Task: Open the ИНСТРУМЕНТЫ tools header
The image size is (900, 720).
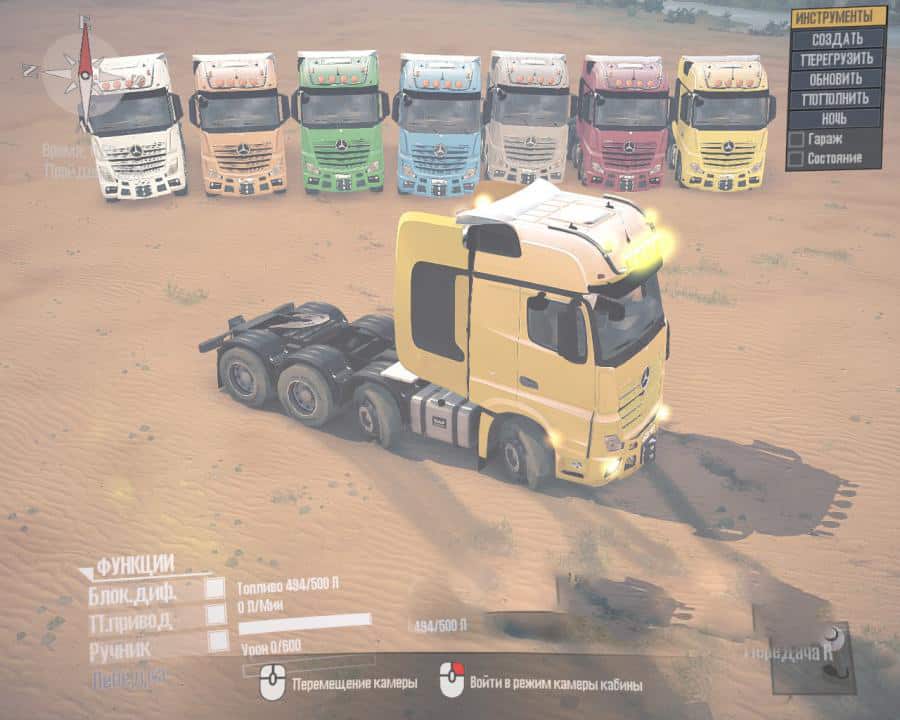Action: 838,17
